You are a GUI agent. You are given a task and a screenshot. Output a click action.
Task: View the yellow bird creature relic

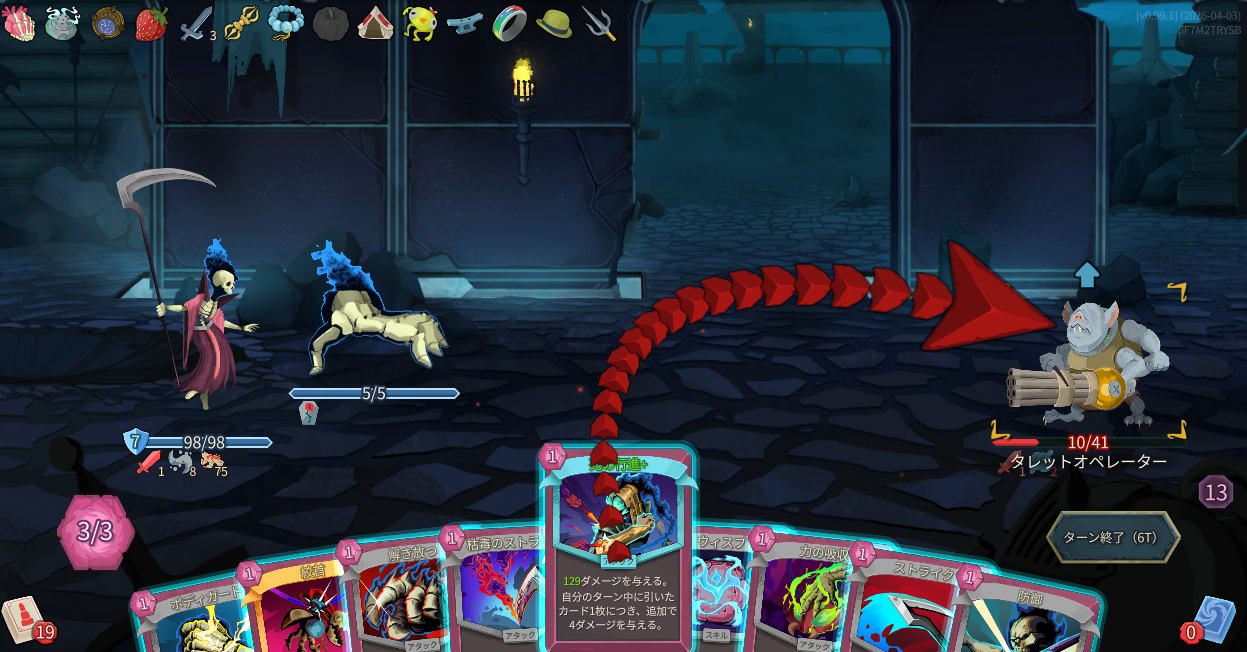pos(420,22)
